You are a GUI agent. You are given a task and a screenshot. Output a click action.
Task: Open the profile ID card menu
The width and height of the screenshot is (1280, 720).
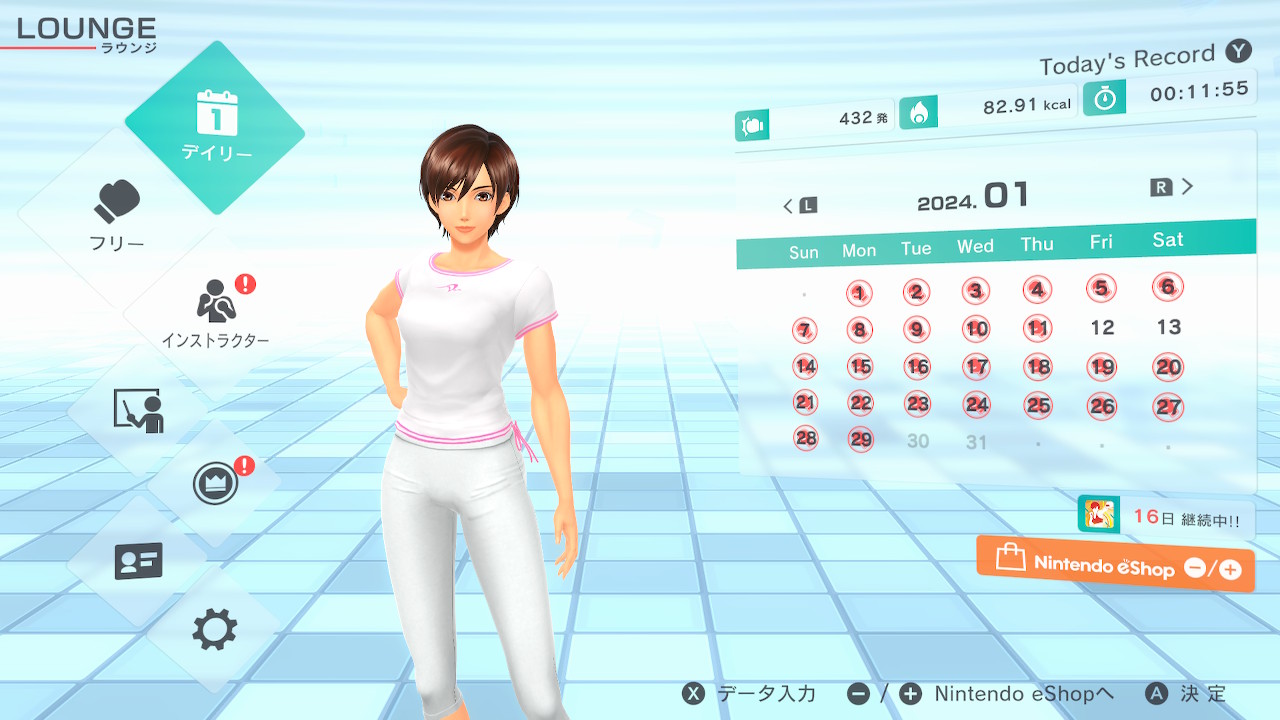point(138,561)
